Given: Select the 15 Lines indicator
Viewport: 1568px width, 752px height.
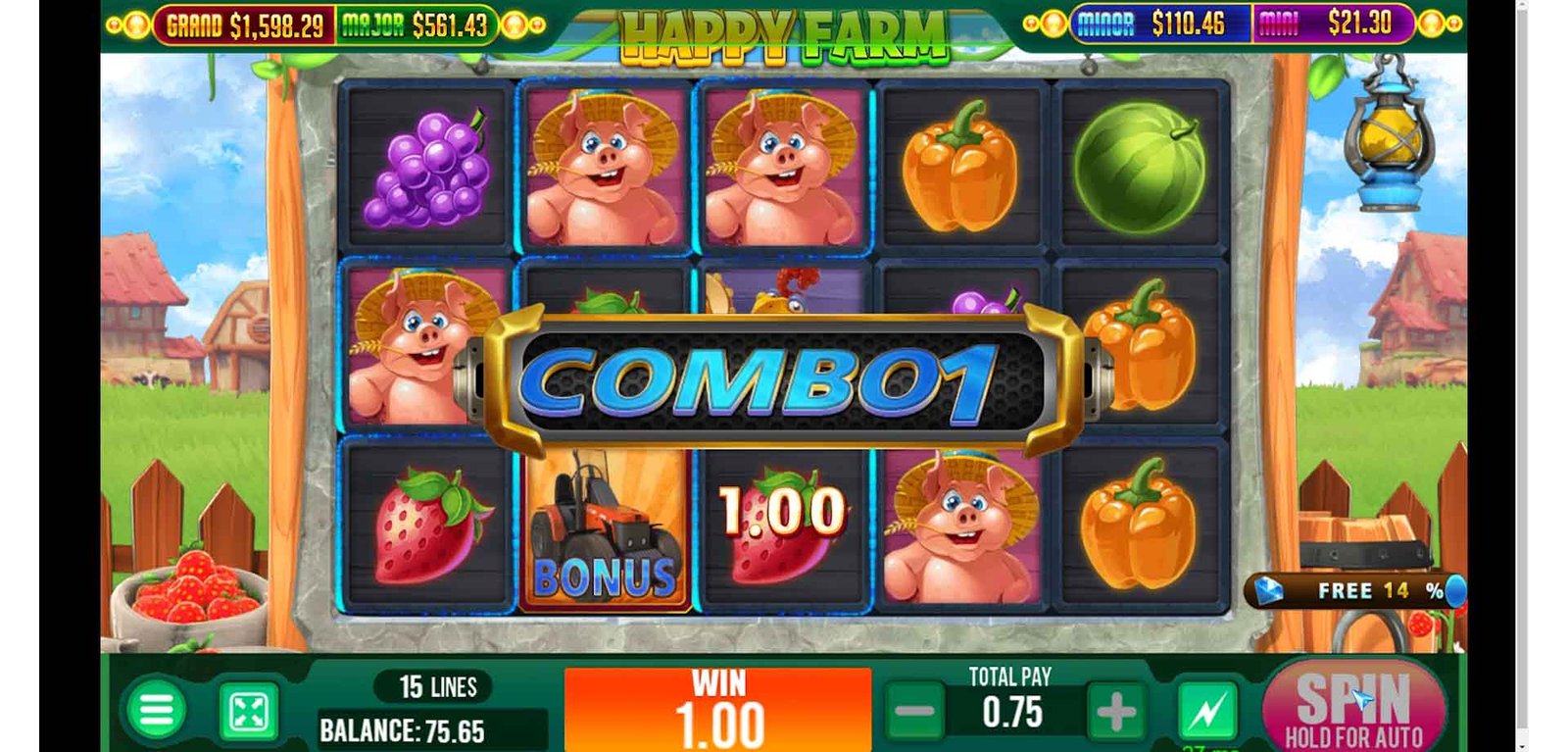Looking at the screenshot, I should pos(437,687).
